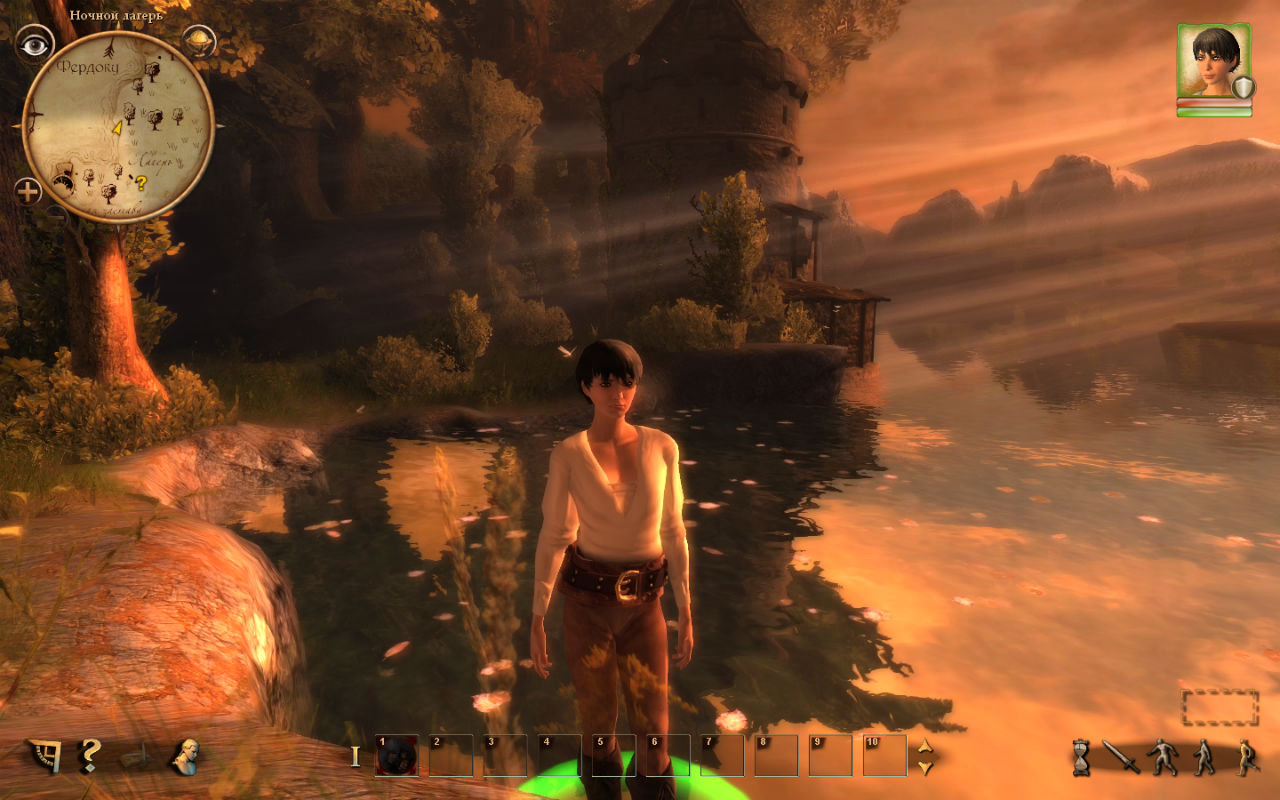Image resolution: width=1280 pixels, height=800 pixels.
Task: Select the walking figure movement mode
Action: (1205, 757)
